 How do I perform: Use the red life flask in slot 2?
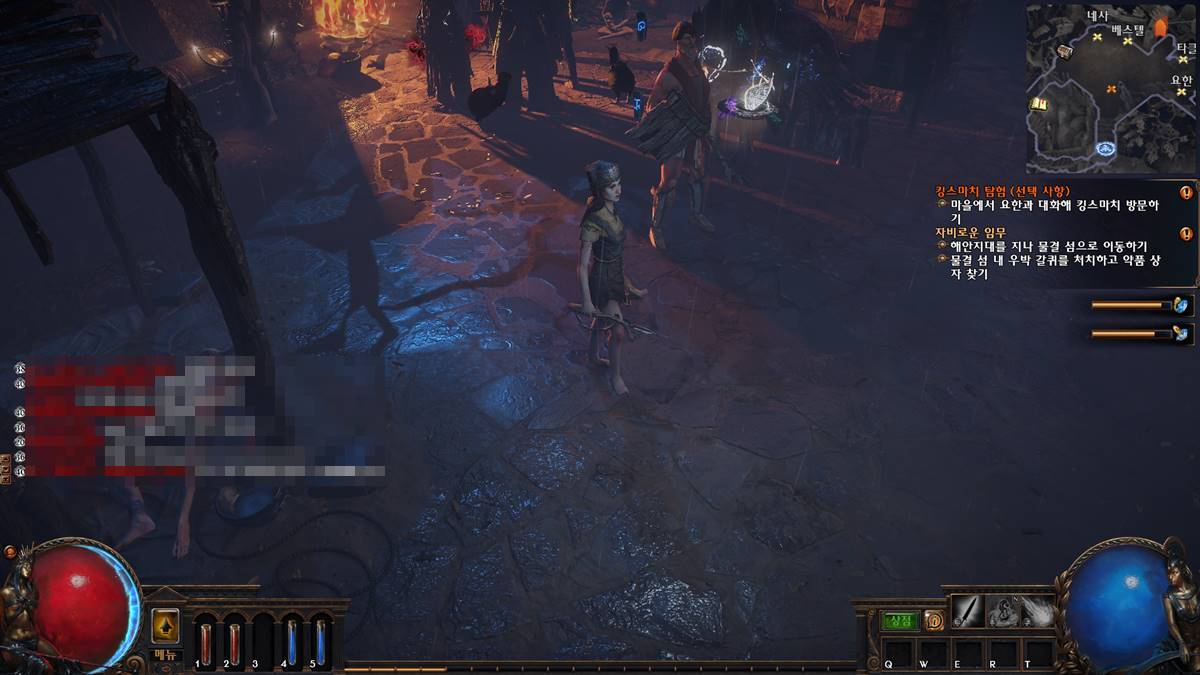point(235,642)
